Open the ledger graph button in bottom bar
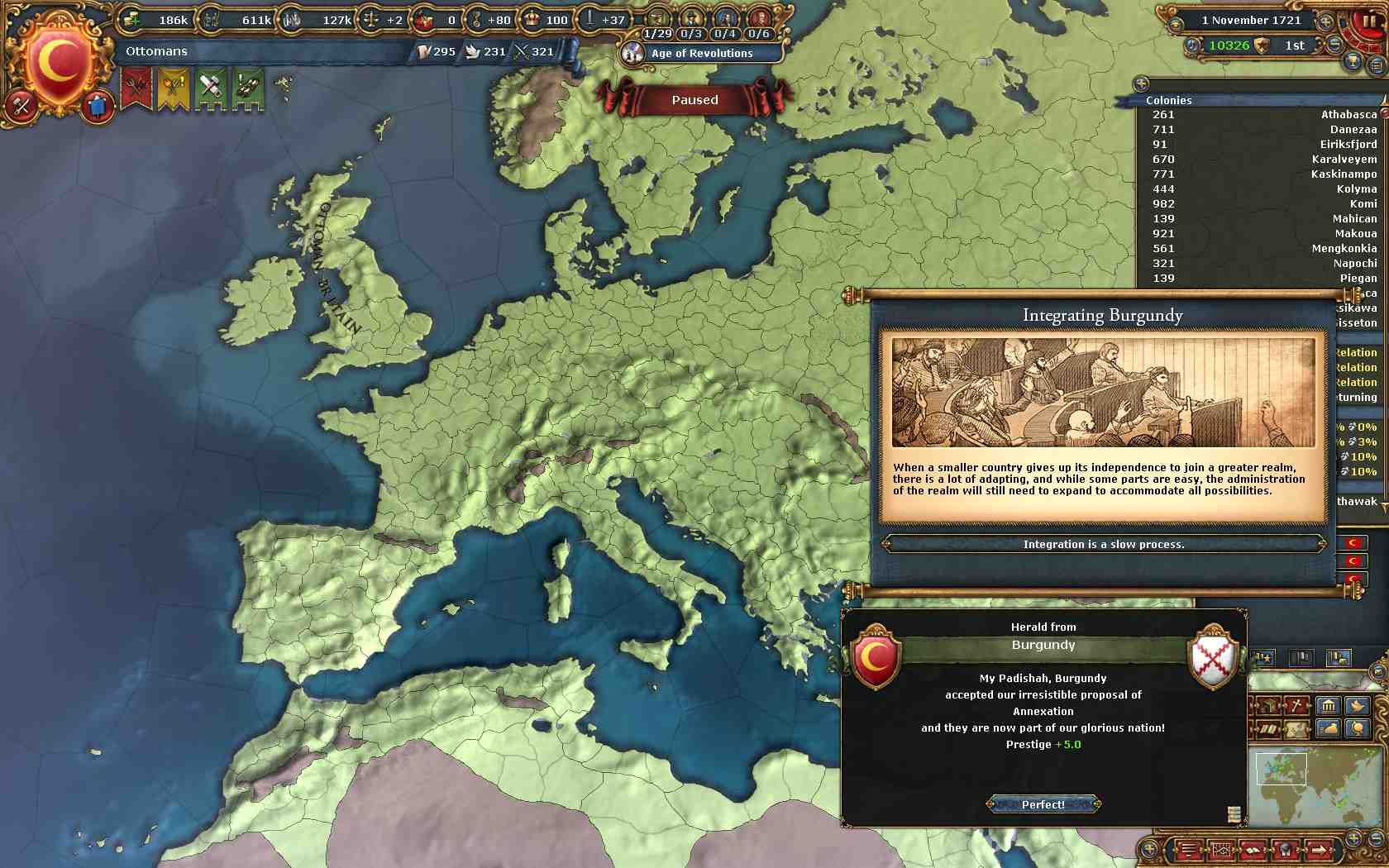The image size is (1389, 868). pos(1220,850)
